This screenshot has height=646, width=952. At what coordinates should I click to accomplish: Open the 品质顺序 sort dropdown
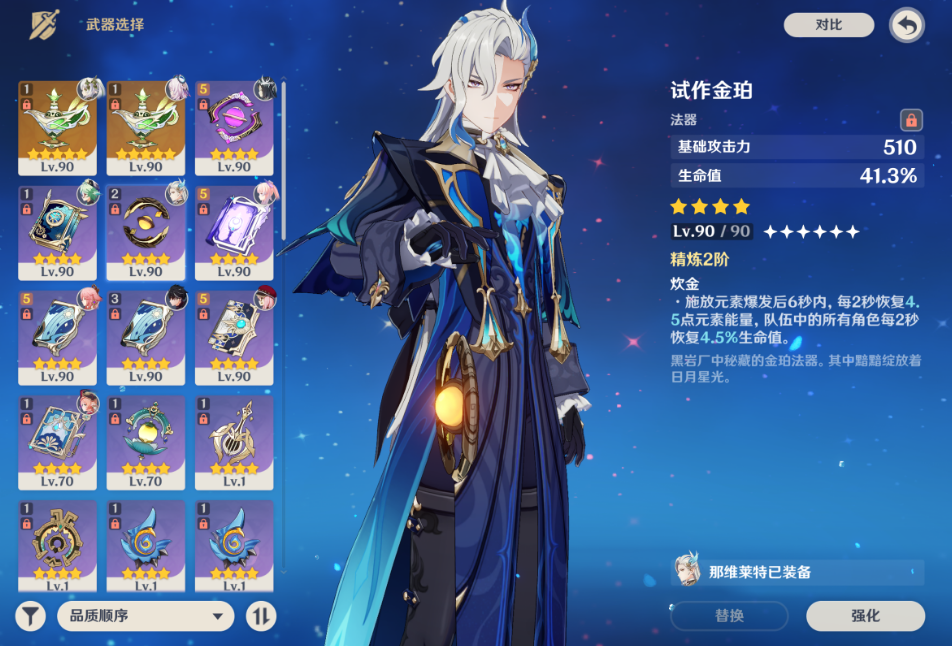click(145, 616)
